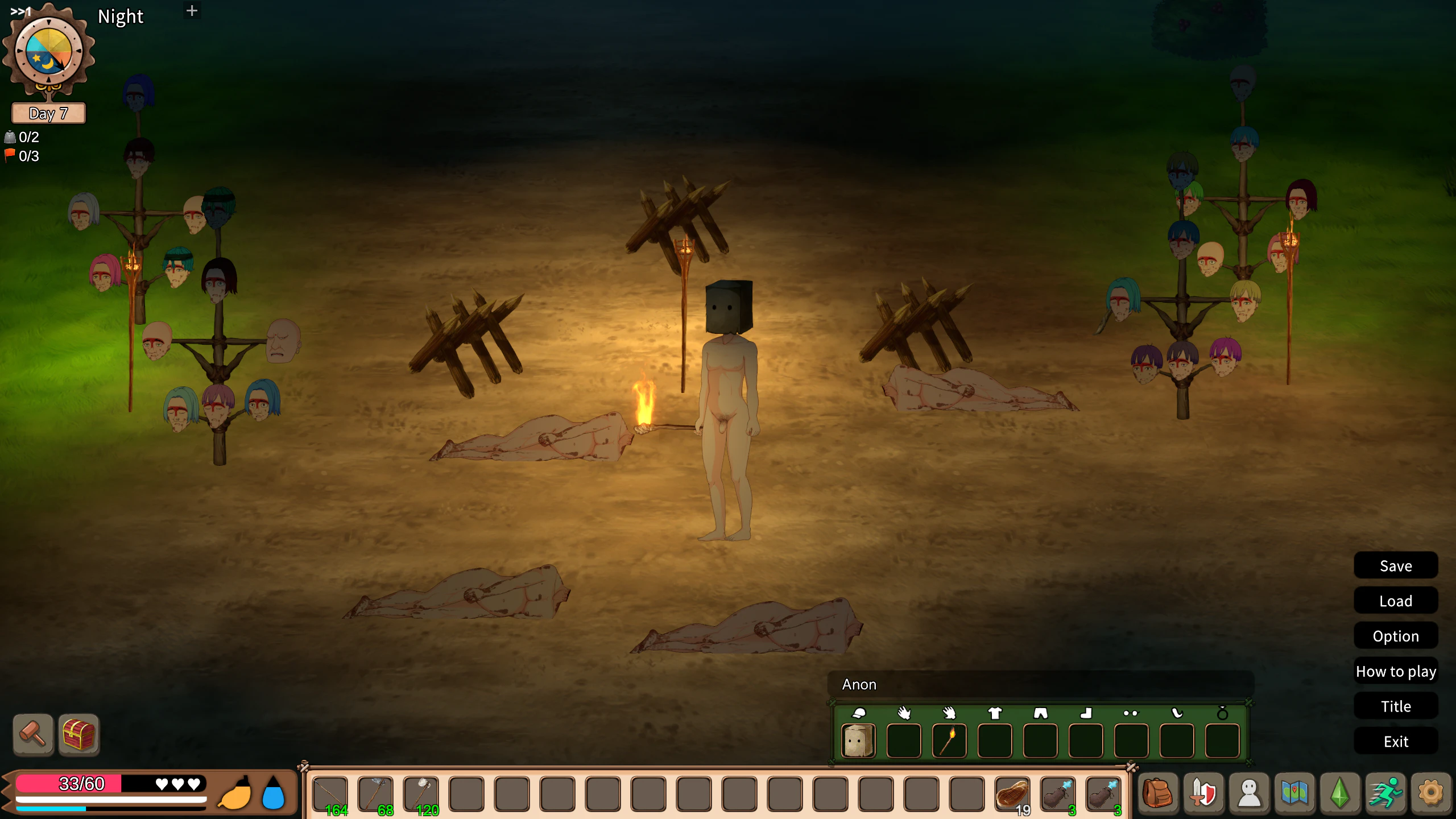Save the game from the menu
Image resolution: width=1456 pixels, height=819 pixels.
coord(1395,566)
